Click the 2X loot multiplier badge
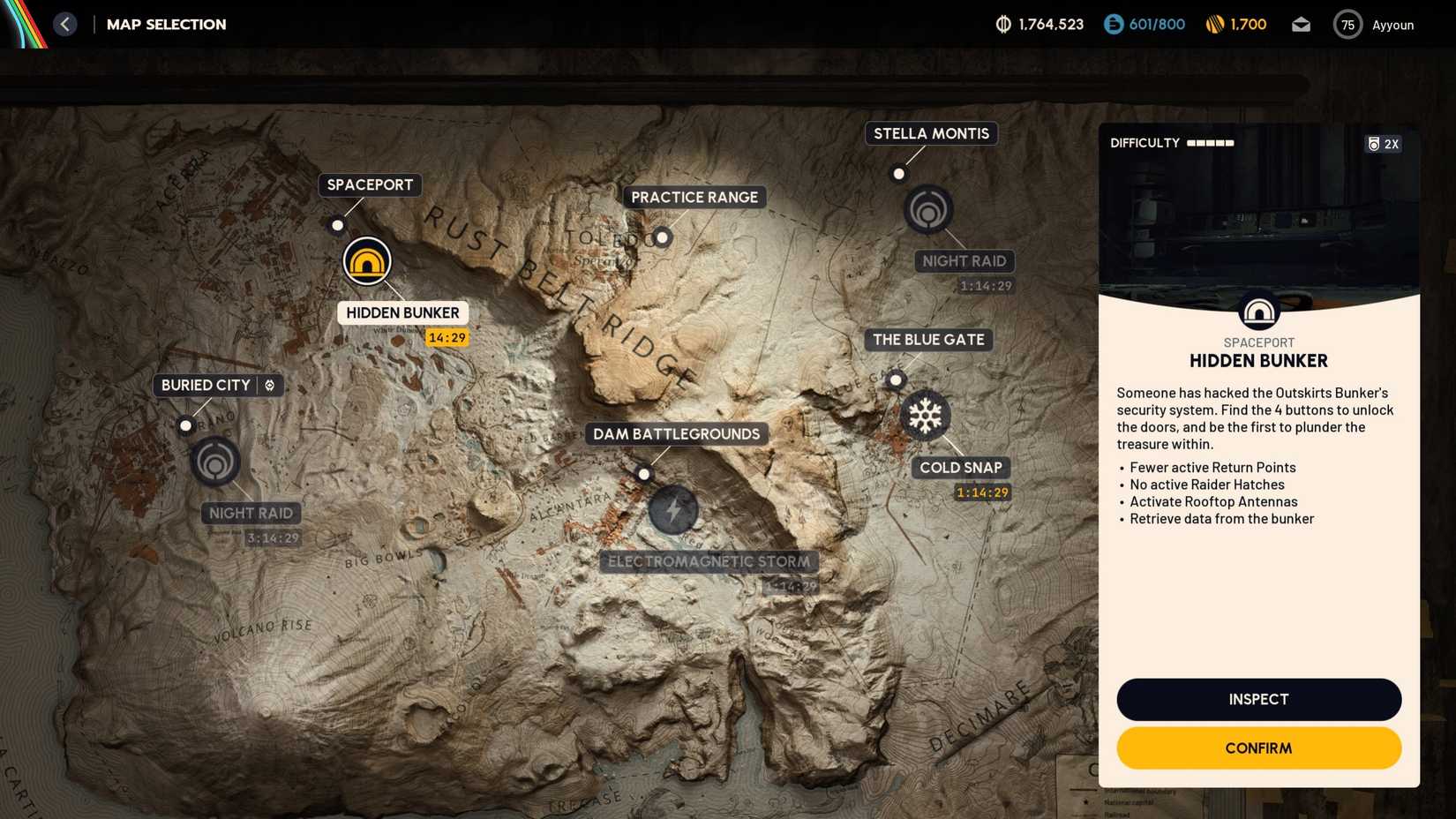1456x819 pixels. pyautogui.click(x=1383, y=143)
